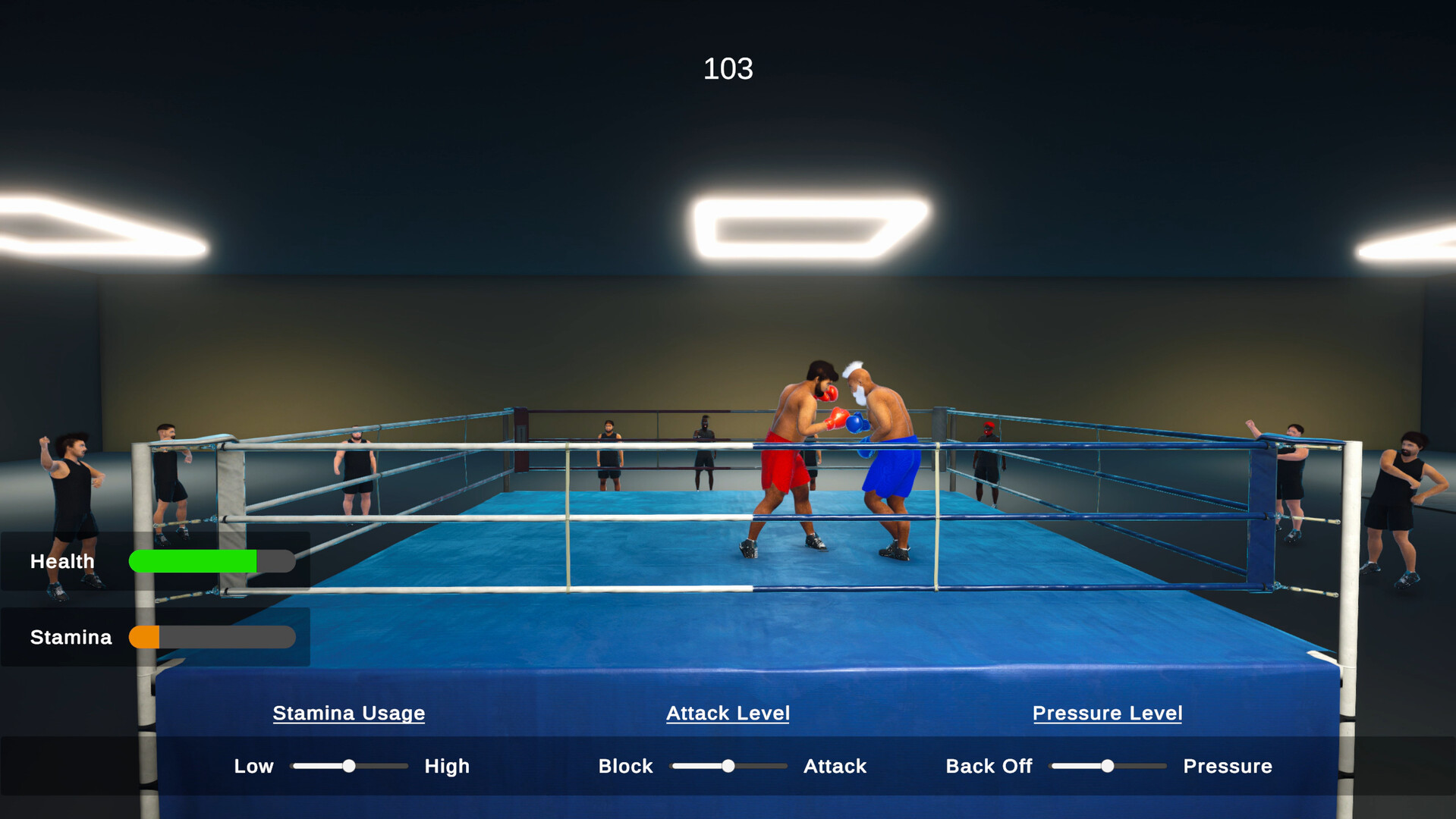Choose Block on the attack slider
1456x819 pixels.
625,766
